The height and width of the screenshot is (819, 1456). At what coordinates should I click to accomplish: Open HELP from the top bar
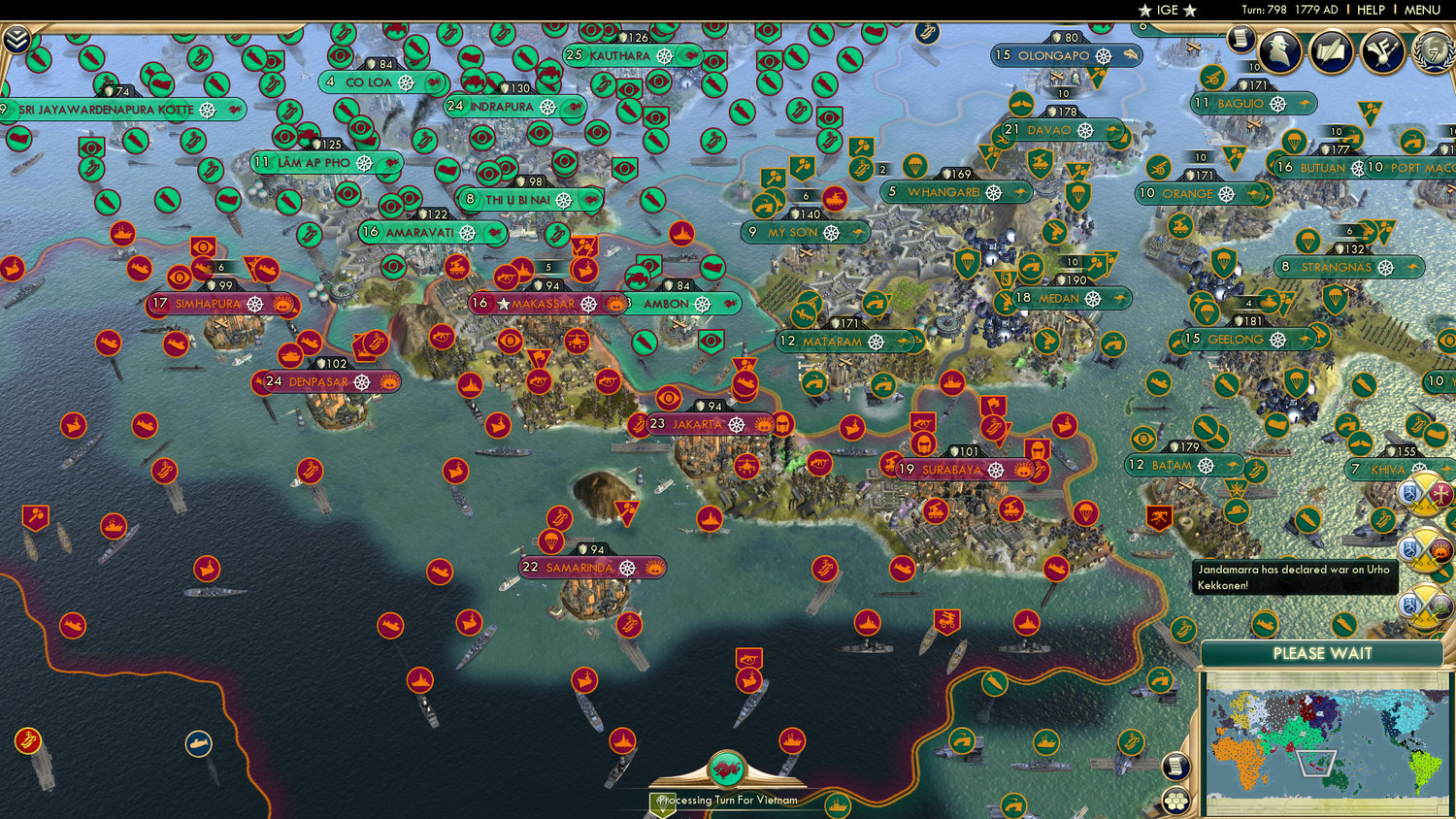click(1372, 10)
